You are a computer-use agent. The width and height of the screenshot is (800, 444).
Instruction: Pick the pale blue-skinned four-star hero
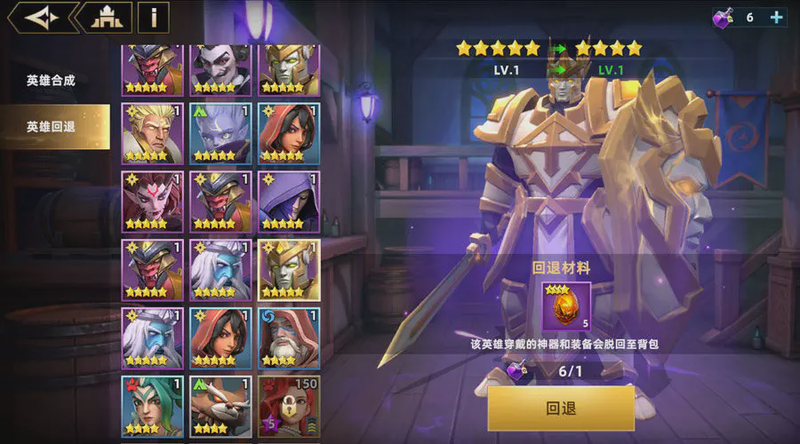(x=220, y=133)
